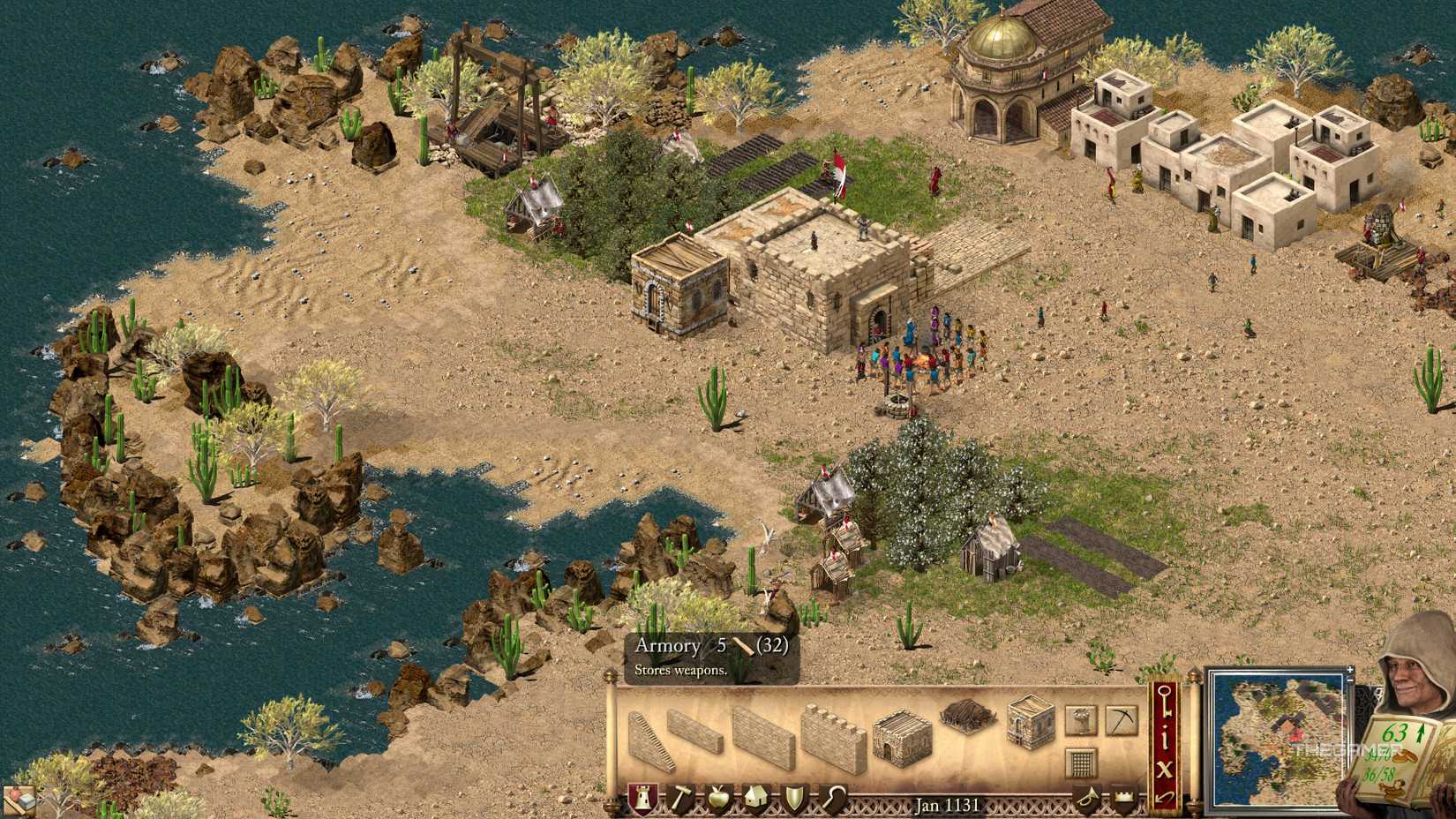Click the curved undo arrow on the red banner
The height and width of the screenshot is (819, 1456).
[1163, 797]
